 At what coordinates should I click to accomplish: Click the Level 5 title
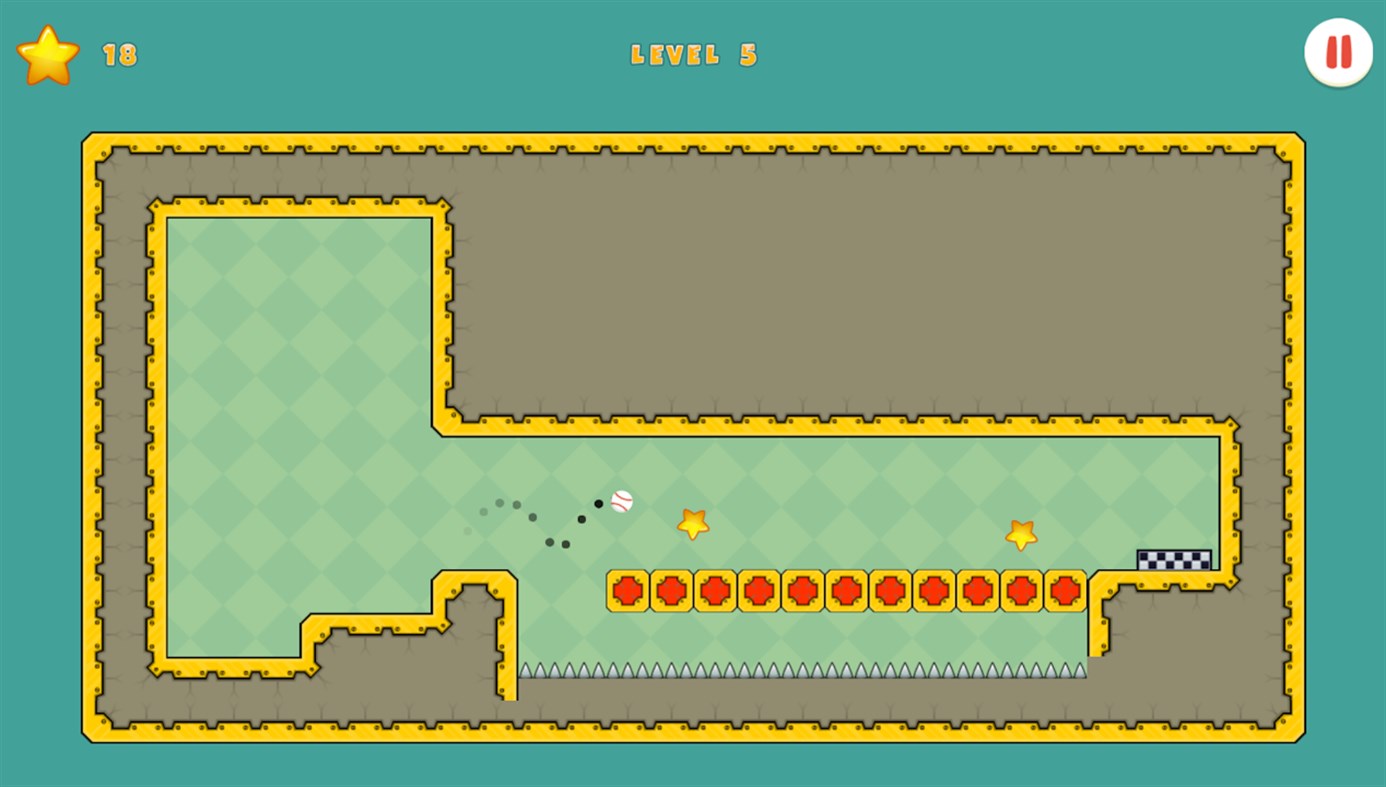(694, 56)
